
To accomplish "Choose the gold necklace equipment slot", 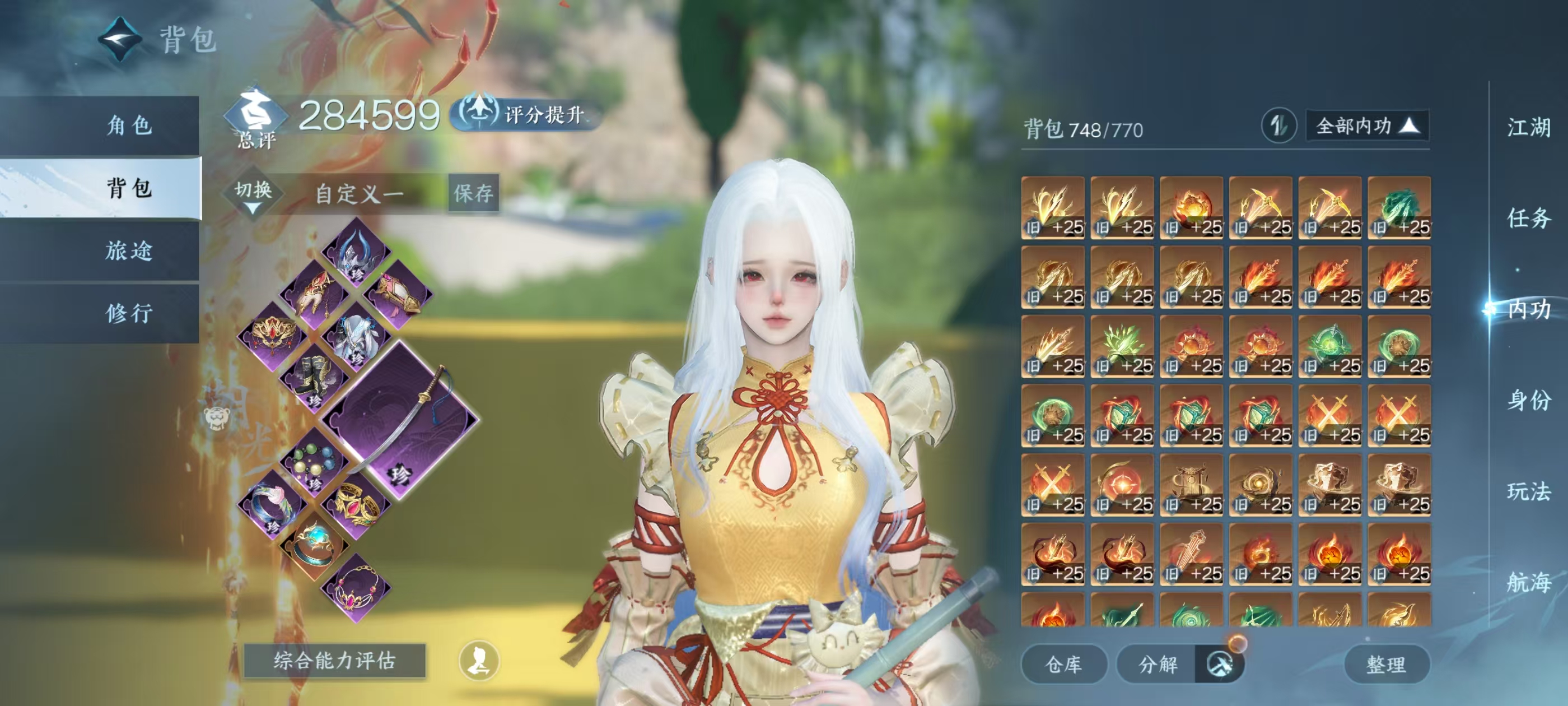I will click(x=356, y=588).
